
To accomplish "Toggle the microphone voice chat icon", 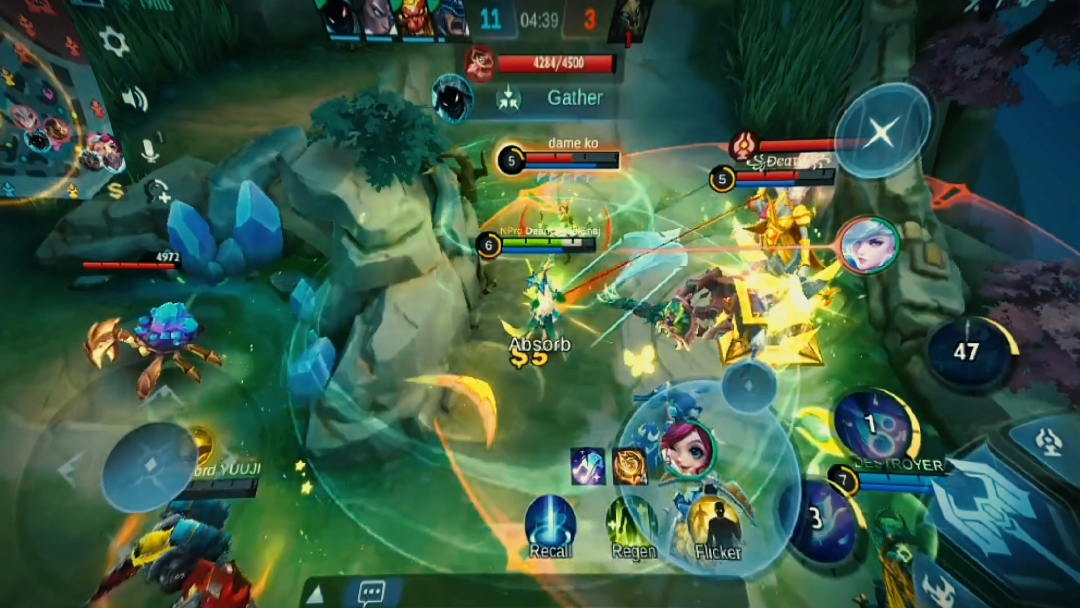I will 149,150.
